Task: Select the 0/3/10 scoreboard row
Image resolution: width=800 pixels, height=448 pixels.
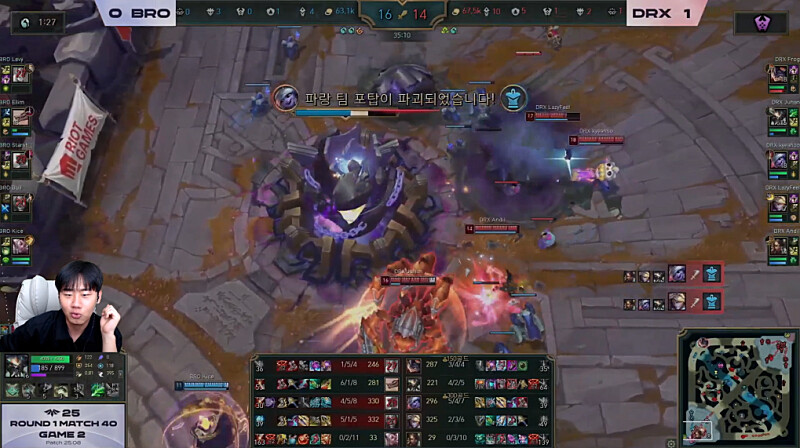Action: pyautogui.click(x=482, y=436)
